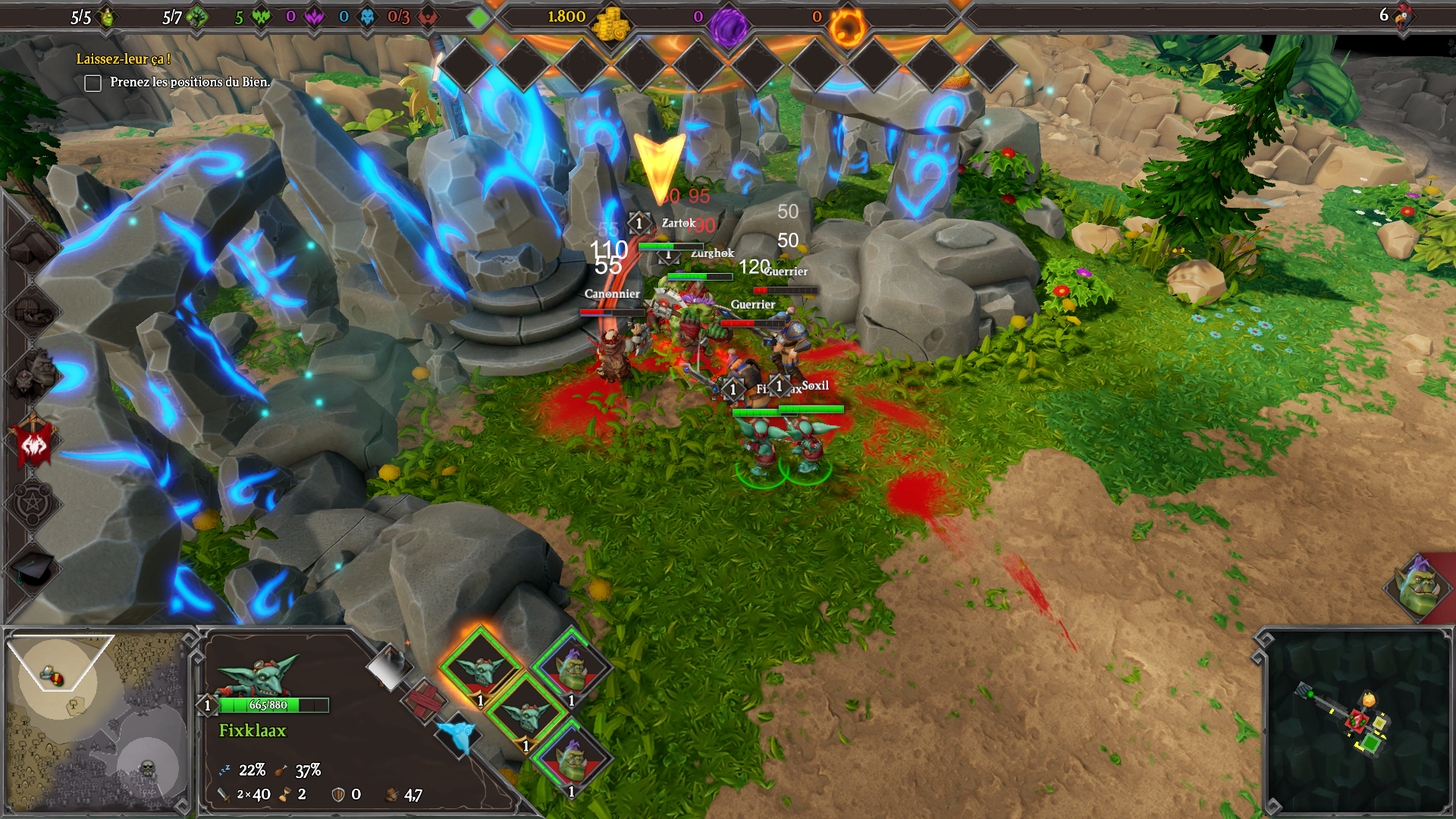Image resolution: width=1456 pixels, height=819 pixels.
Task: Click the gold coin pile resource icon
Action: click(610, 24)
